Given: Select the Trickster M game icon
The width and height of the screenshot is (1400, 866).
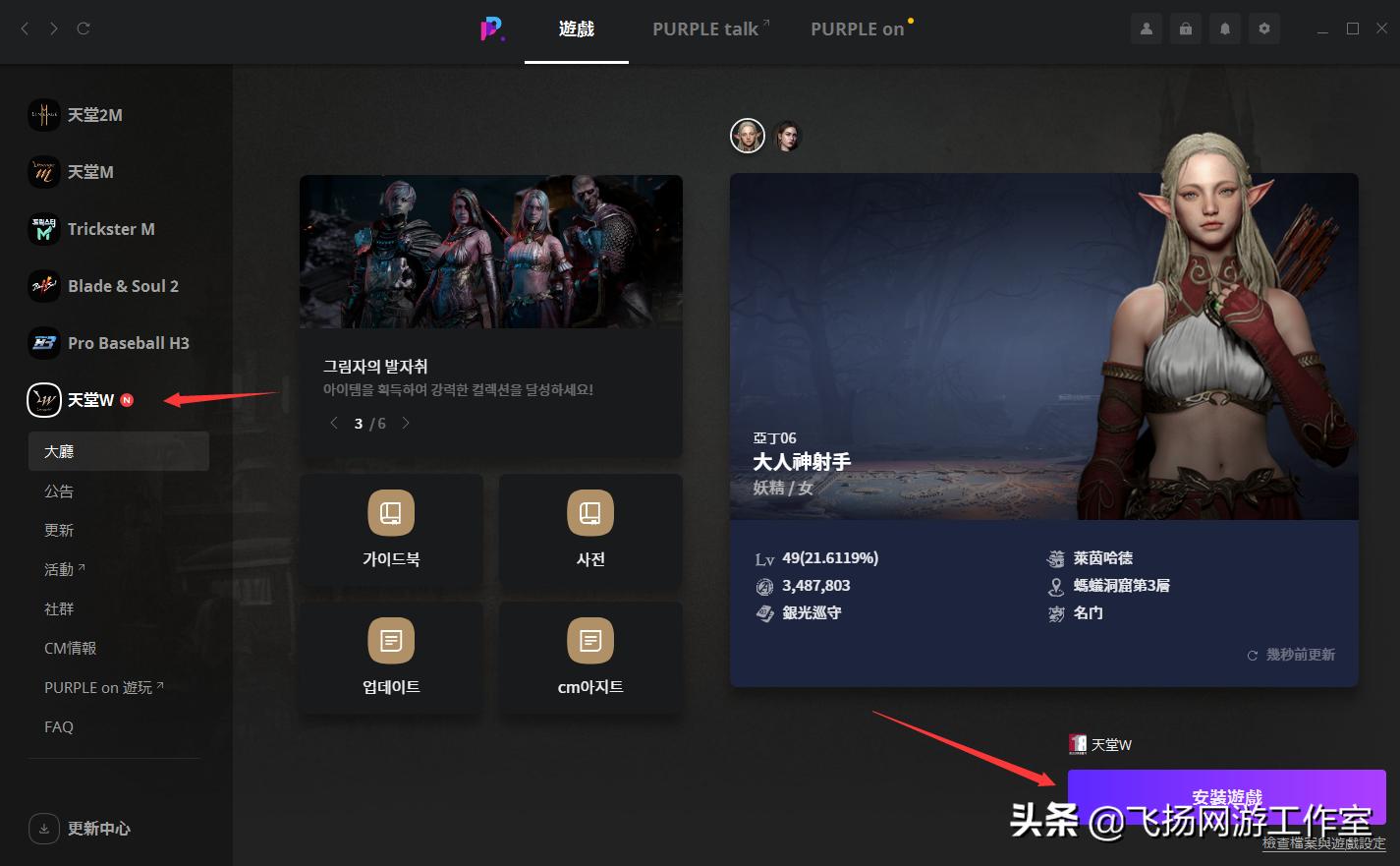Looking at the screenshot, I should [44, 229].
